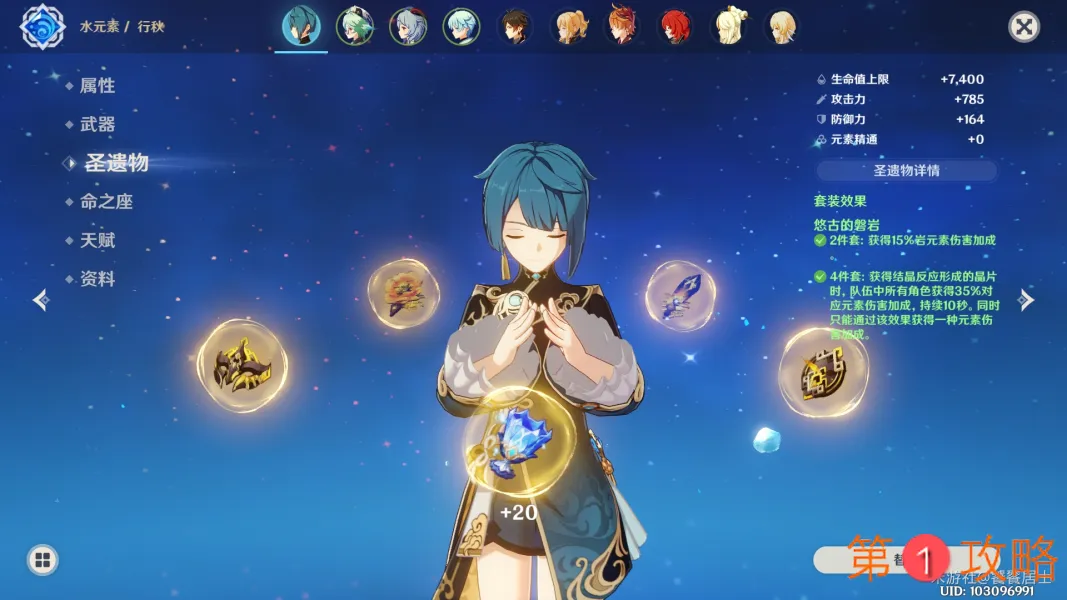
Task: Open the grid menu icon at bottom-left
Action: [42, 560]
